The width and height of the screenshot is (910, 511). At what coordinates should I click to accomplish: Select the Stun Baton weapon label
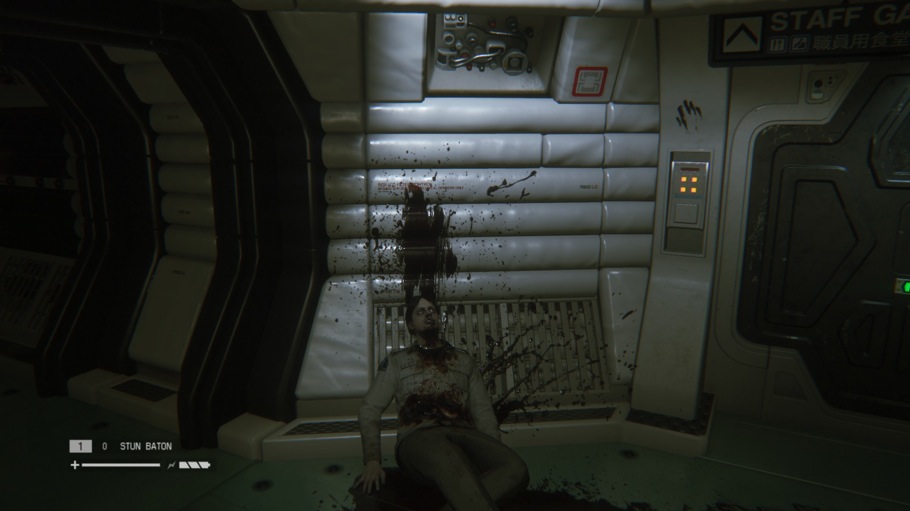coord(146,447)
